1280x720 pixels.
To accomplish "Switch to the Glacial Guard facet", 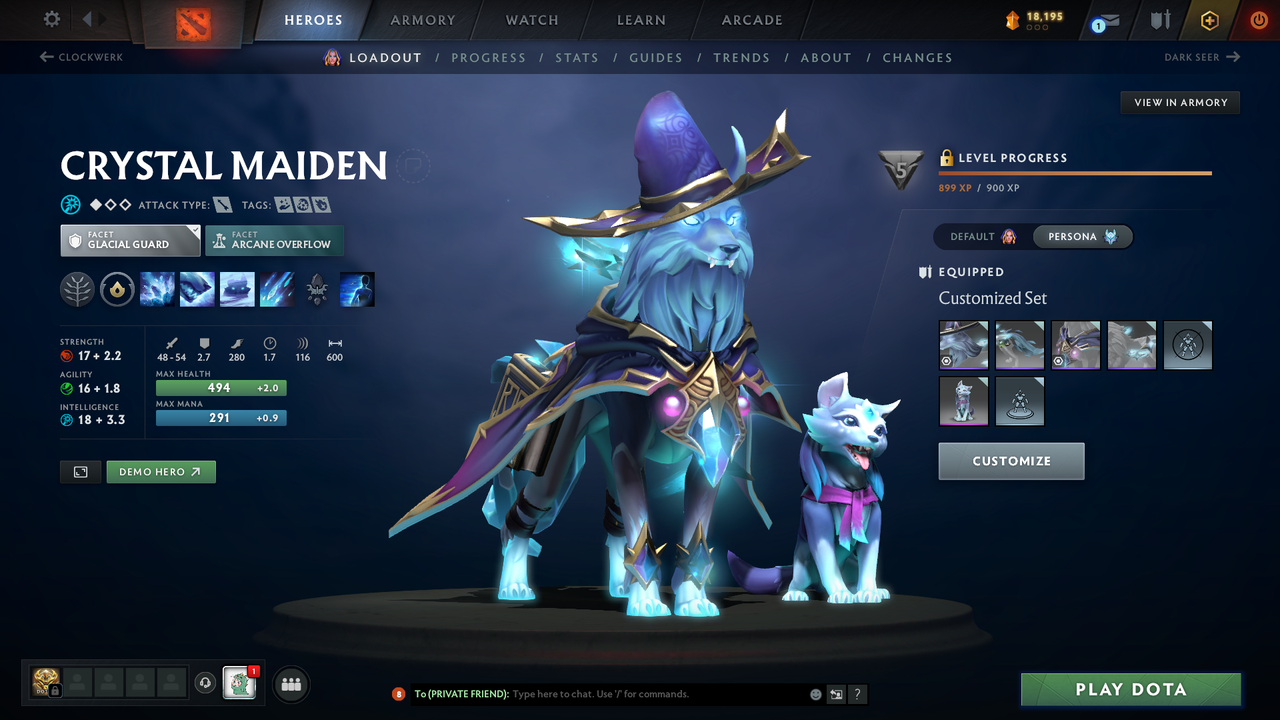I will click(129, 240).
